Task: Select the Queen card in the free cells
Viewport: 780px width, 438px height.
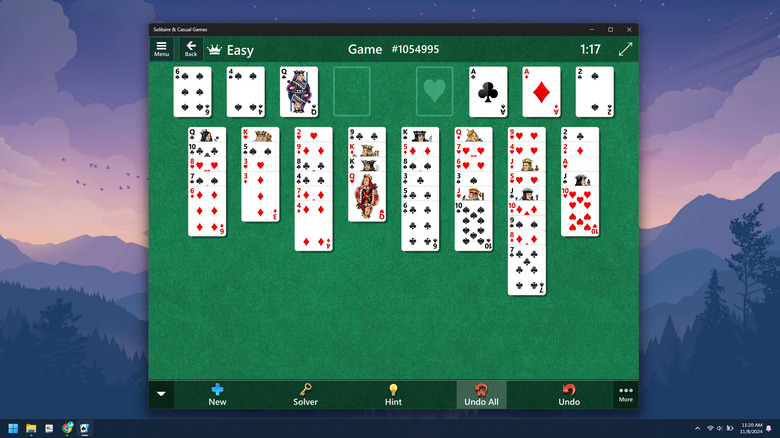Action: point(299,92)
